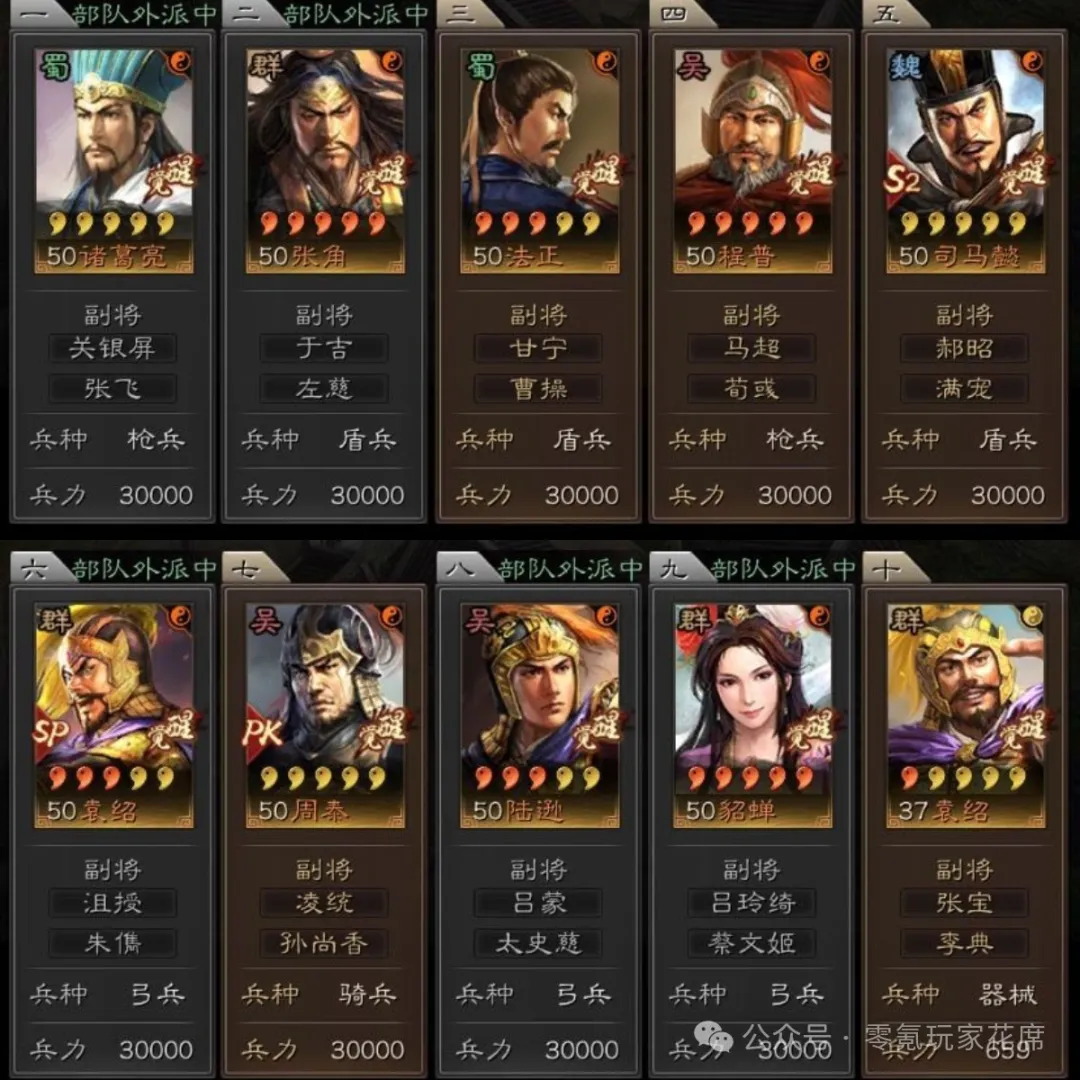Choose the 太史慈 sub-general slot
Screen dimensions: 1080x1080
539,943
